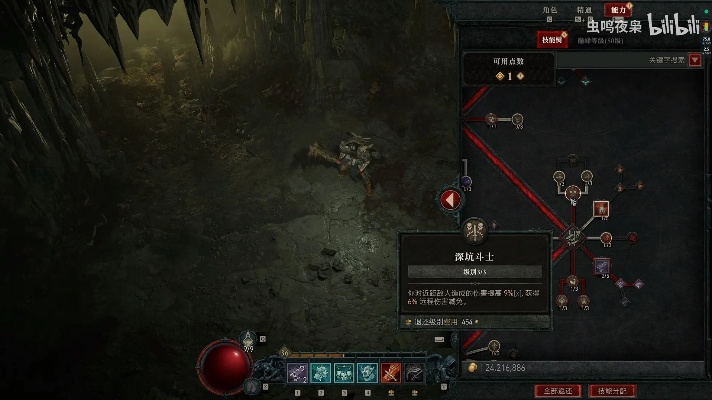The height and width of the screenshot is (400, 712).
Task: Click the red left-arrow collapse button
Action: (x=451, y=200)
